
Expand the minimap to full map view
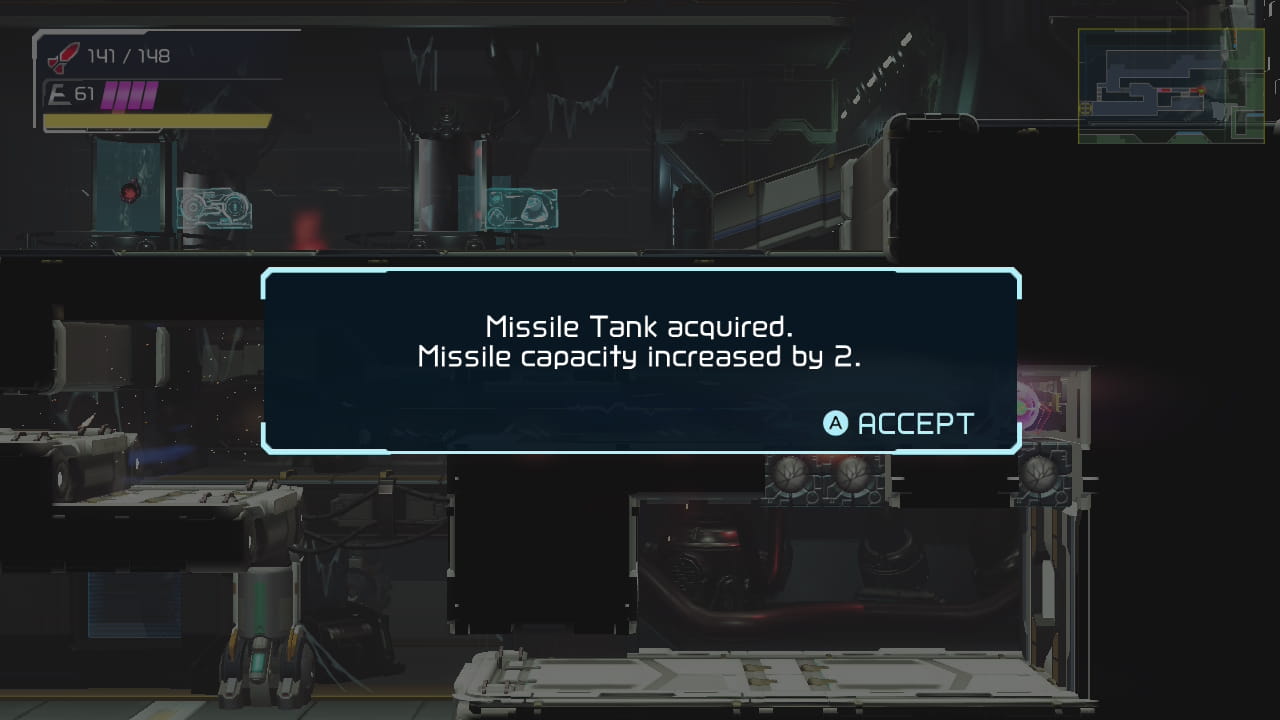[1172, 85]
